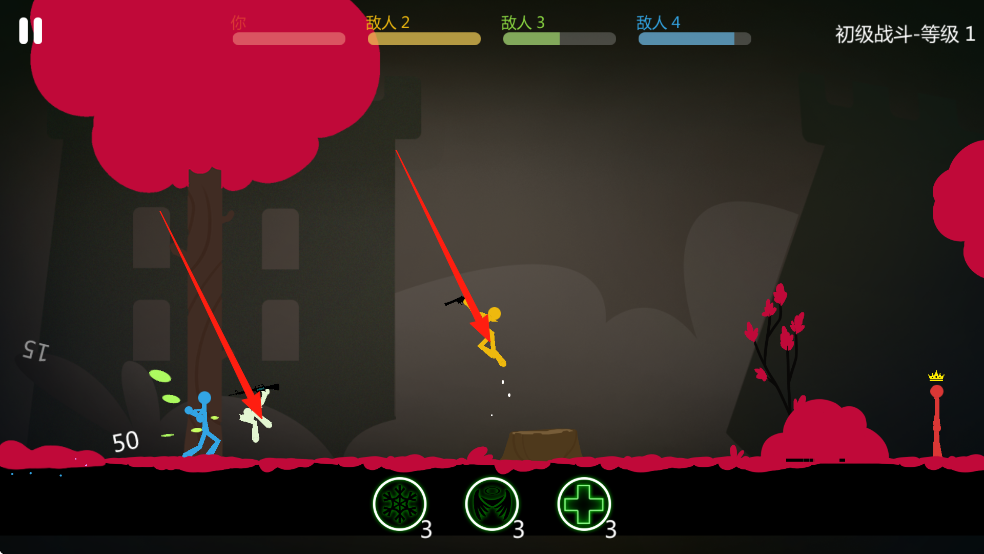
Task: Use the monster mask rage ability
Action: (491, 504)
